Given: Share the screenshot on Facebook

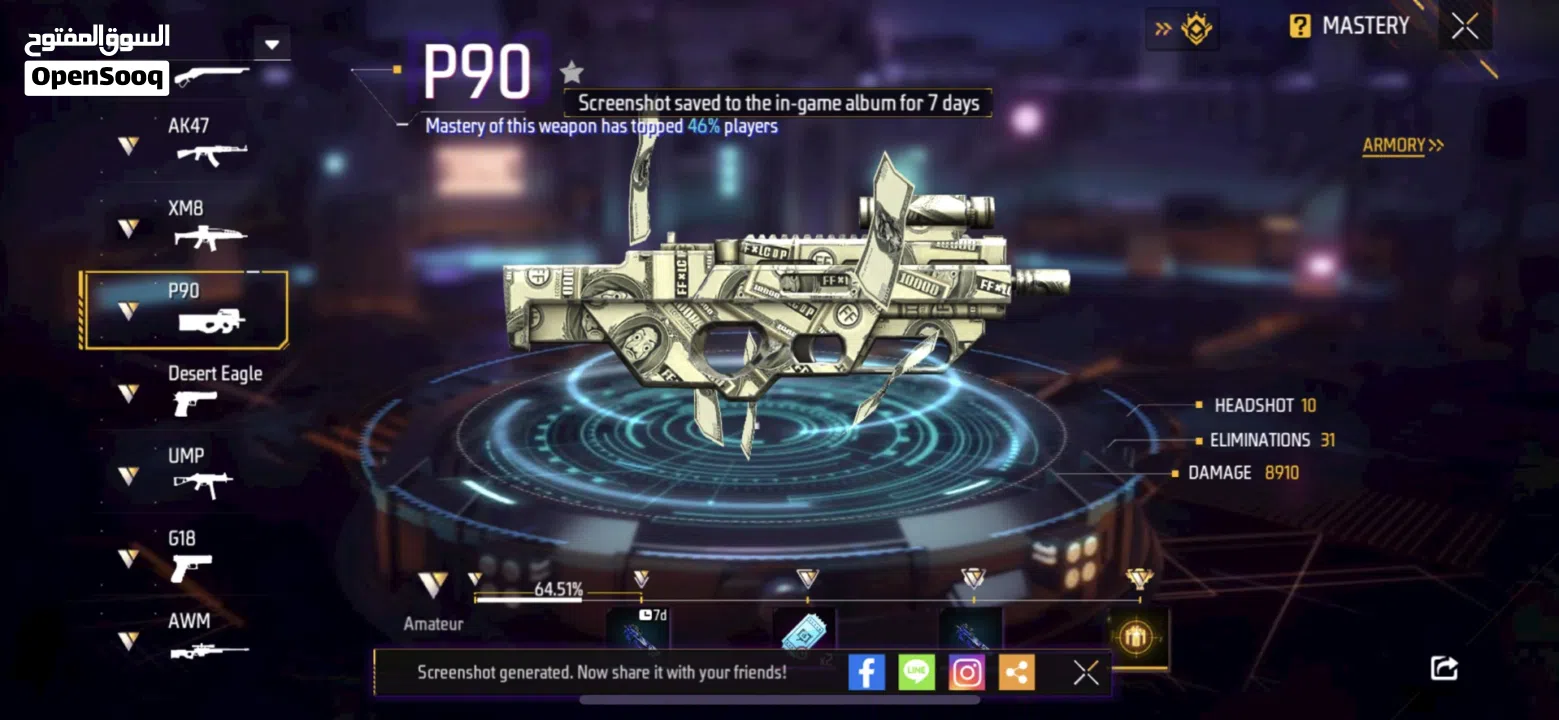Looking at the screenshot, I should [x=866, y=671].
